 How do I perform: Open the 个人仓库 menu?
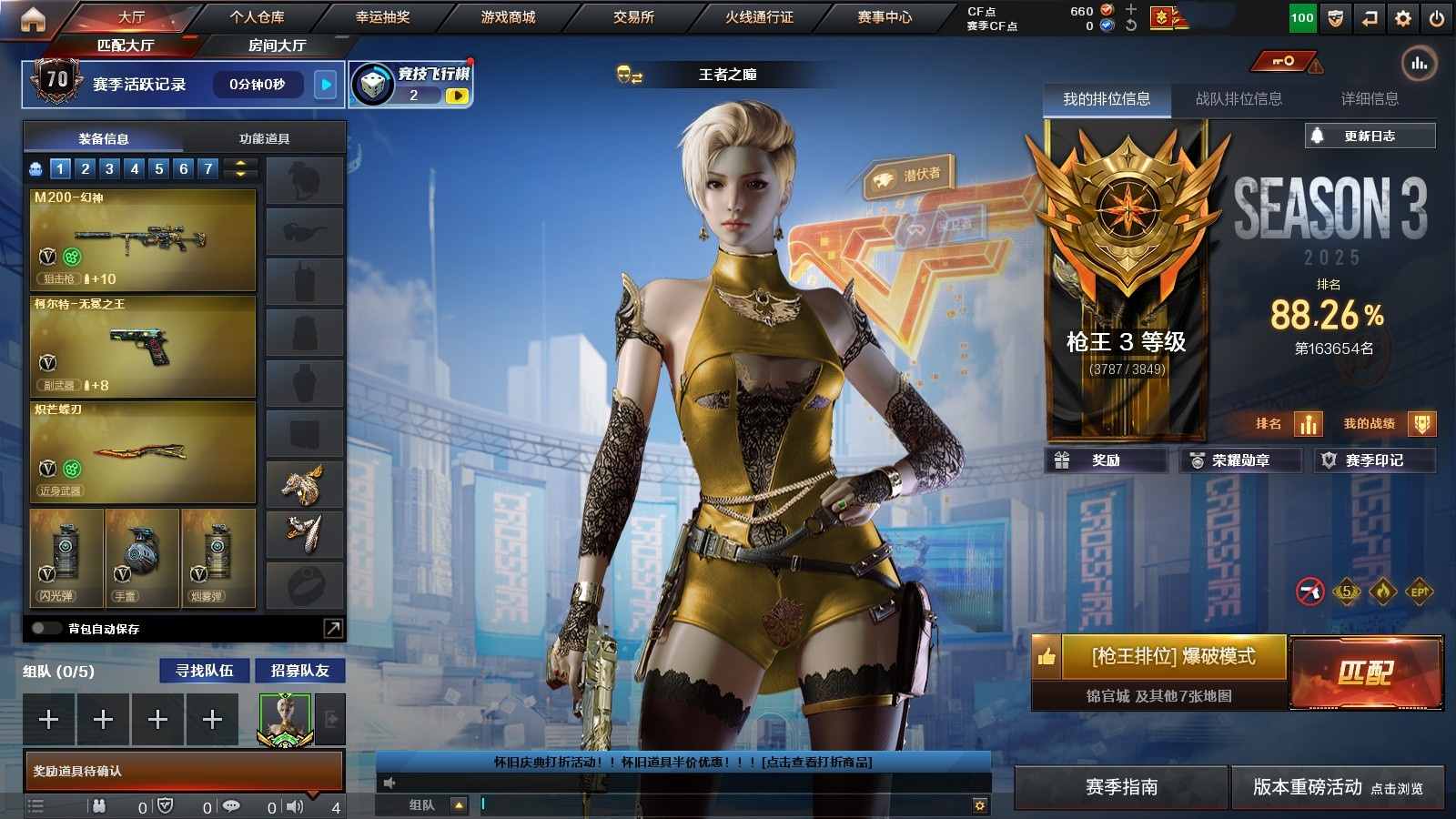257,17
